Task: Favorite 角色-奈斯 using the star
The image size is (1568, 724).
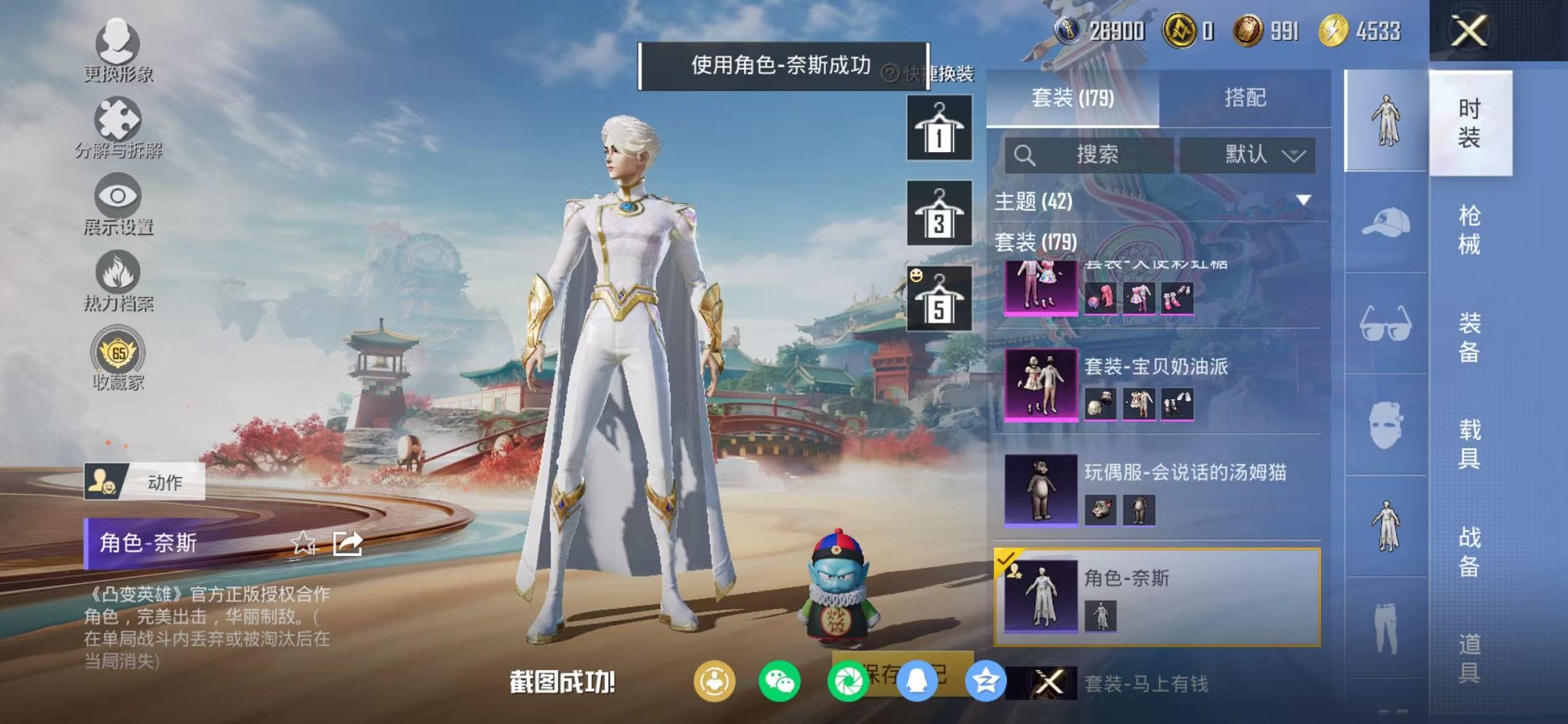Action: click(305, 543)
